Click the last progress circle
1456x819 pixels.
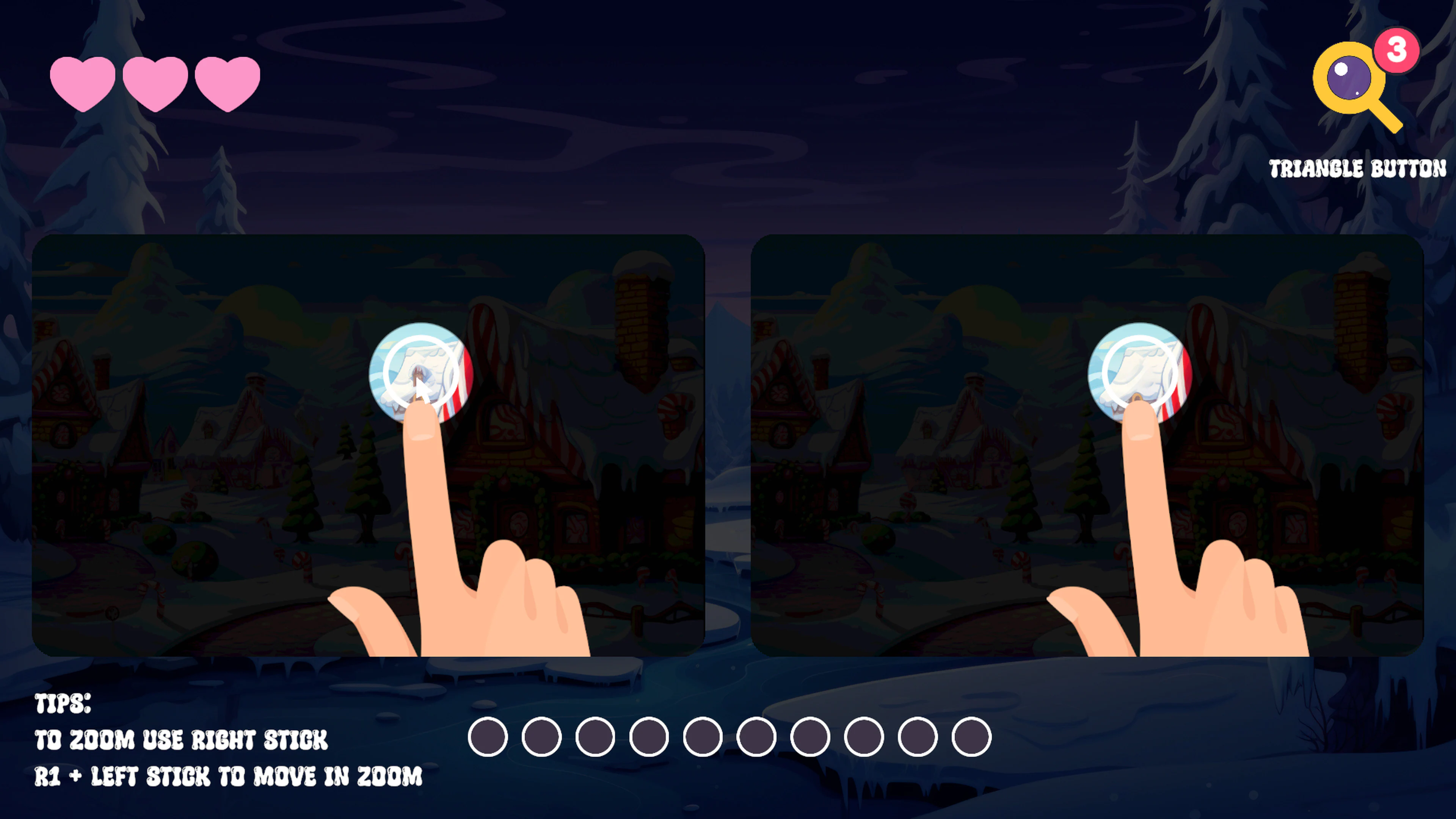click(971, 737)
